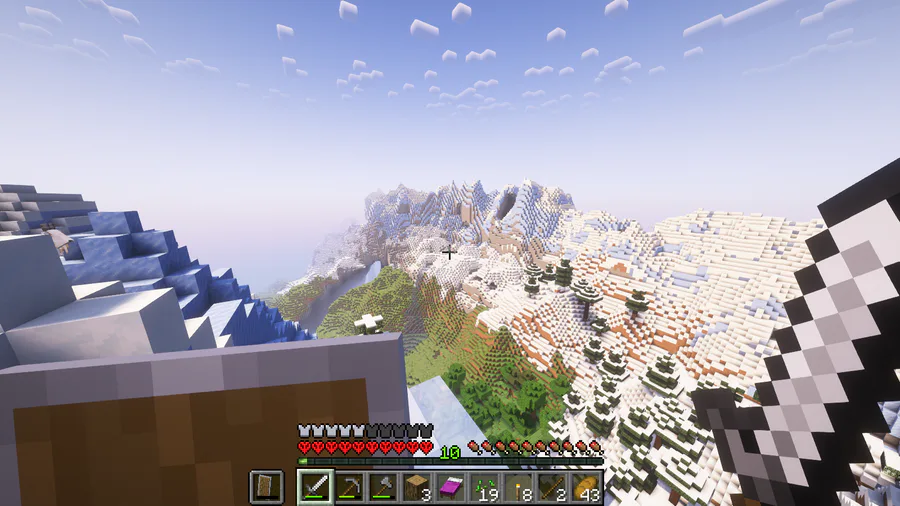
Task: Select the pickaxe hotbar slot
Action: tap(349, 487)
